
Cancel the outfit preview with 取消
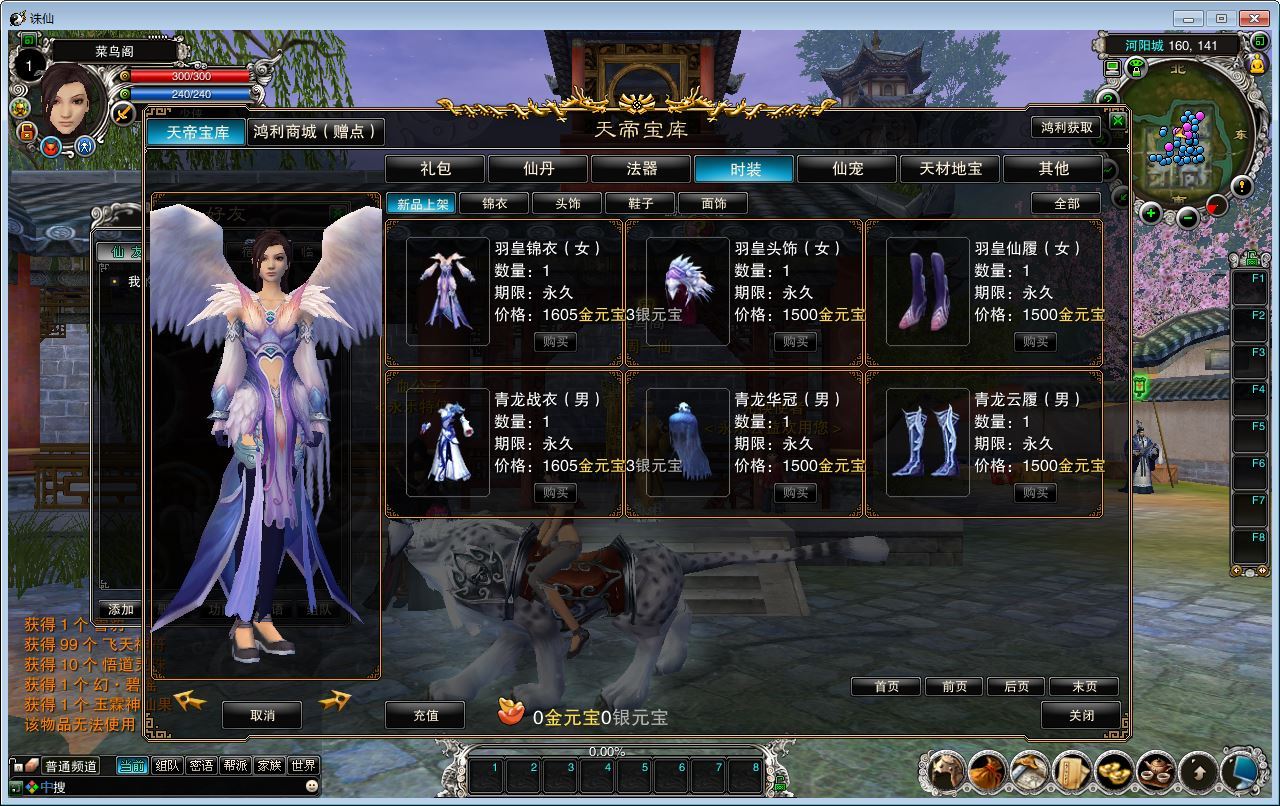262,715
